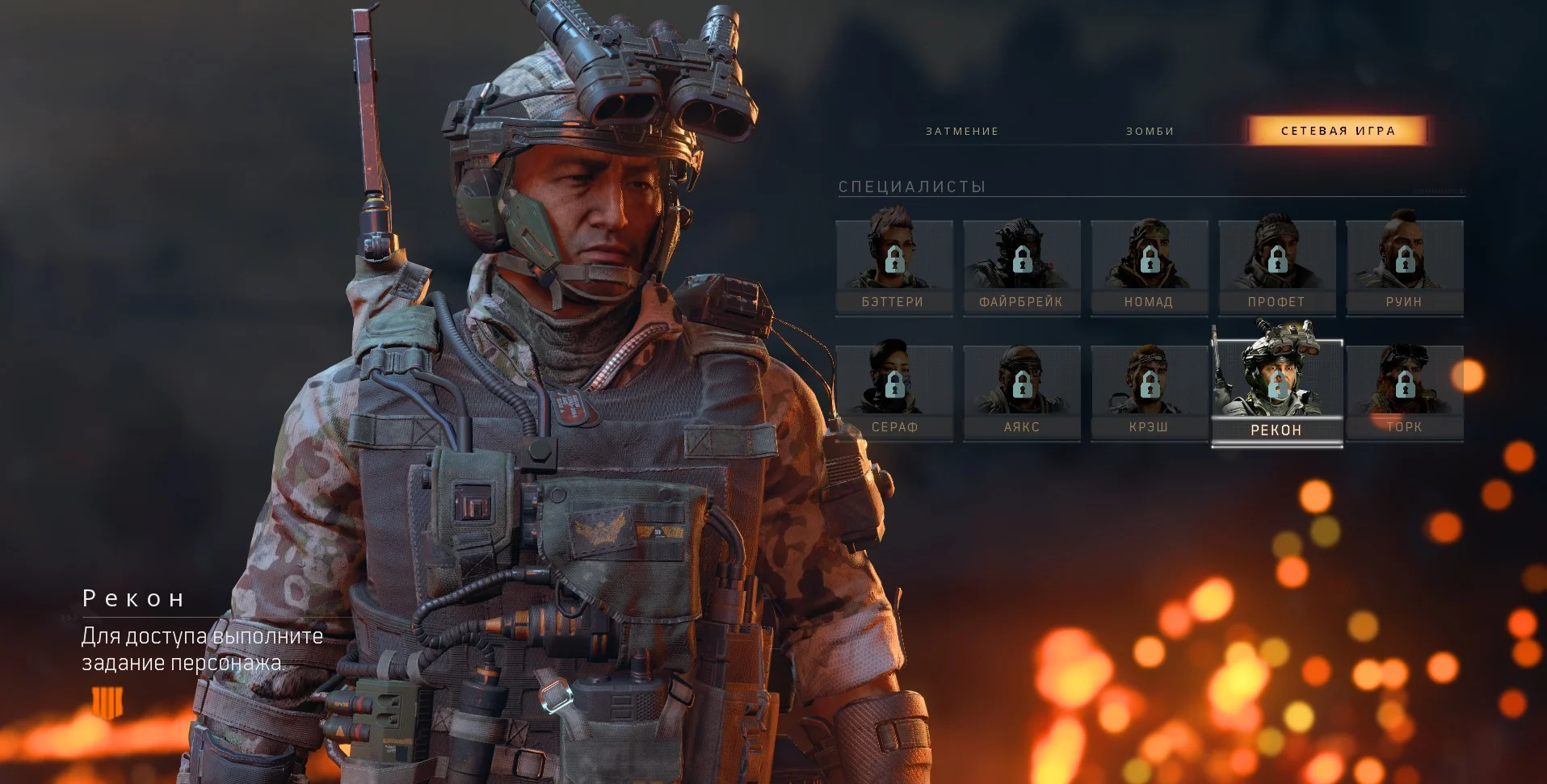Switch to the Затмение tab
1547x784 pixels.
tap(962, 131)
